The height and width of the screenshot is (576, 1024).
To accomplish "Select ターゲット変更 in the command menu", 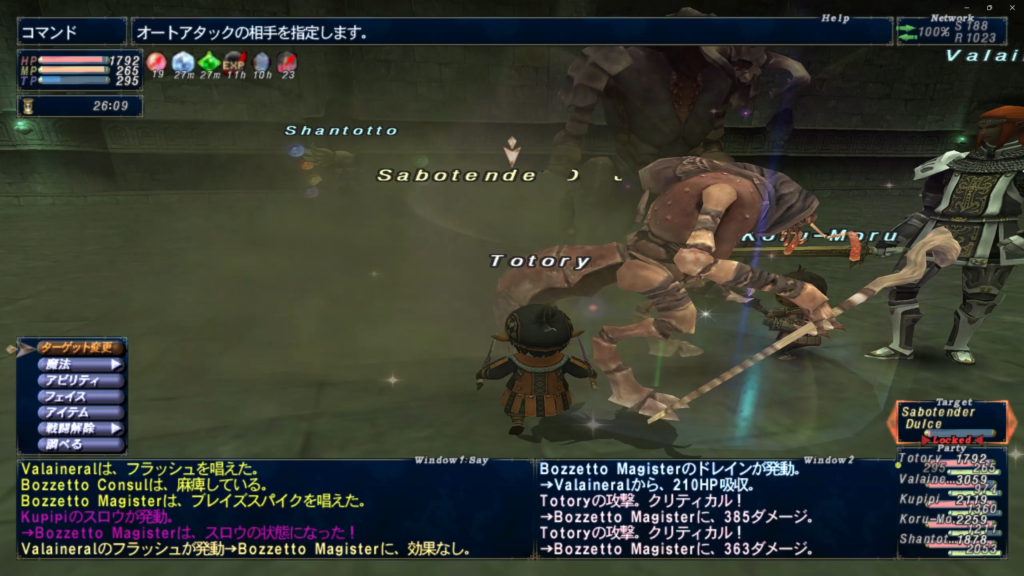I will (80, 348).
